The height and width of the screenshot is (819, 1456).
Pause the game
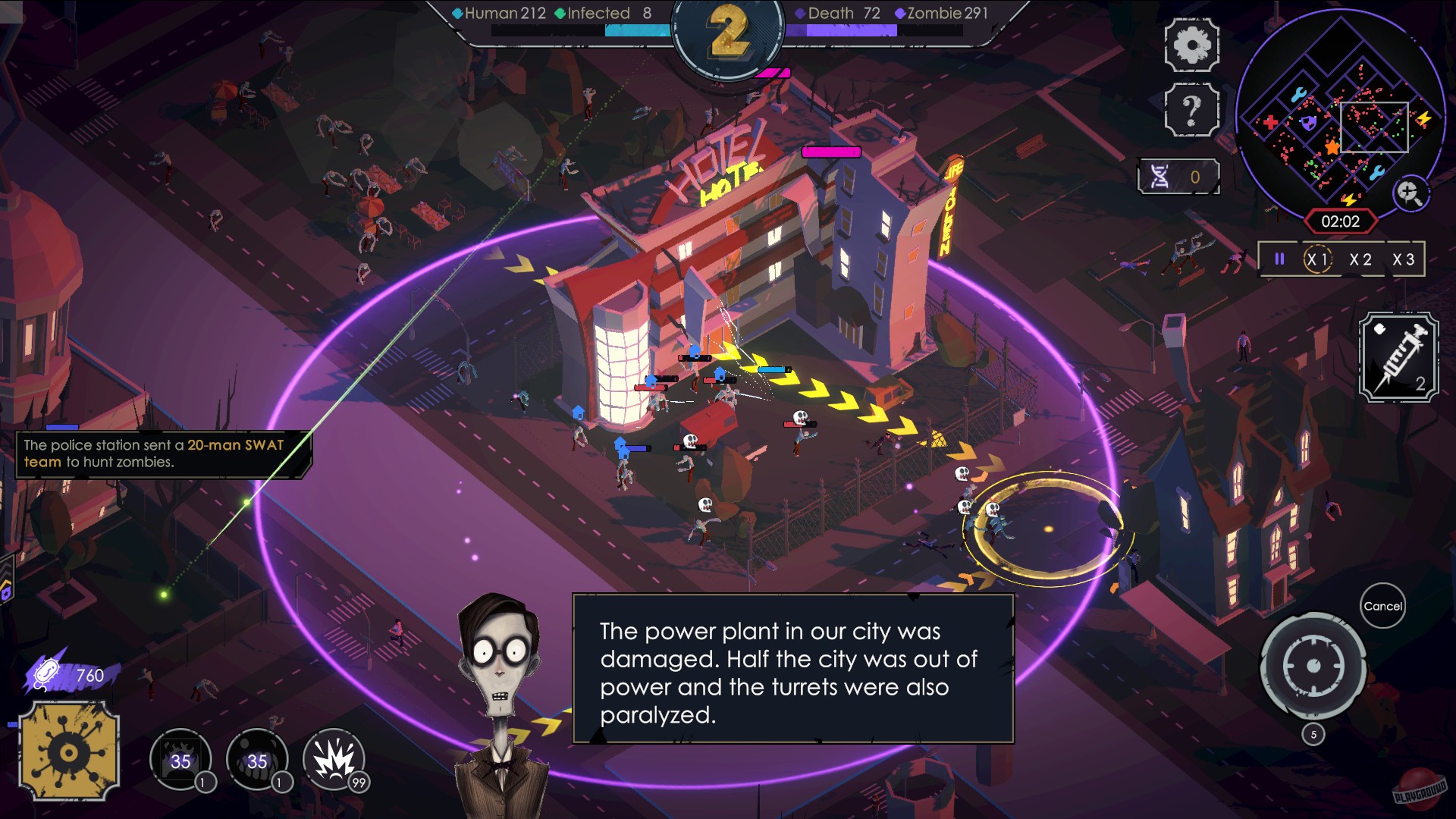coord(1281,259)
